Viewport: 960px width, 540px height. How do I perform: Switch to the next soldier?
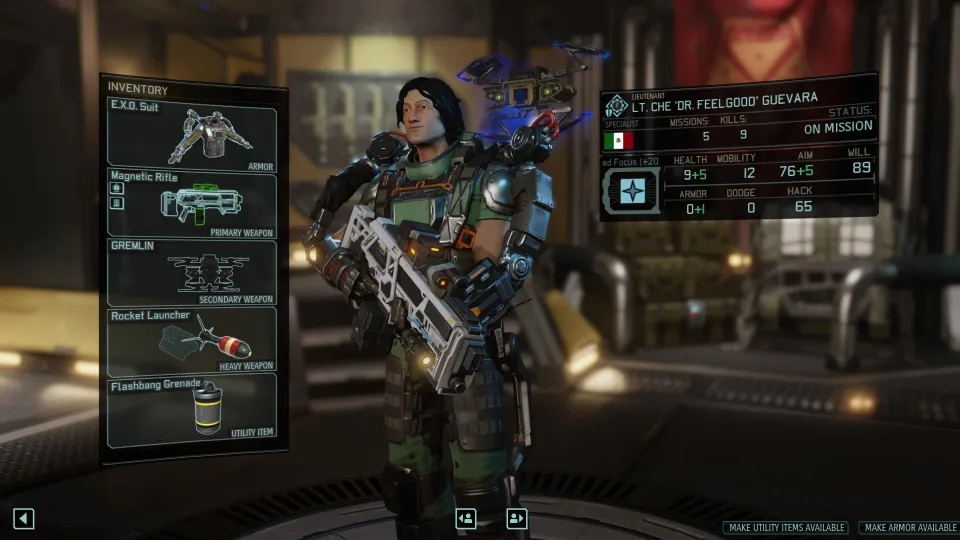click(516, 518)
